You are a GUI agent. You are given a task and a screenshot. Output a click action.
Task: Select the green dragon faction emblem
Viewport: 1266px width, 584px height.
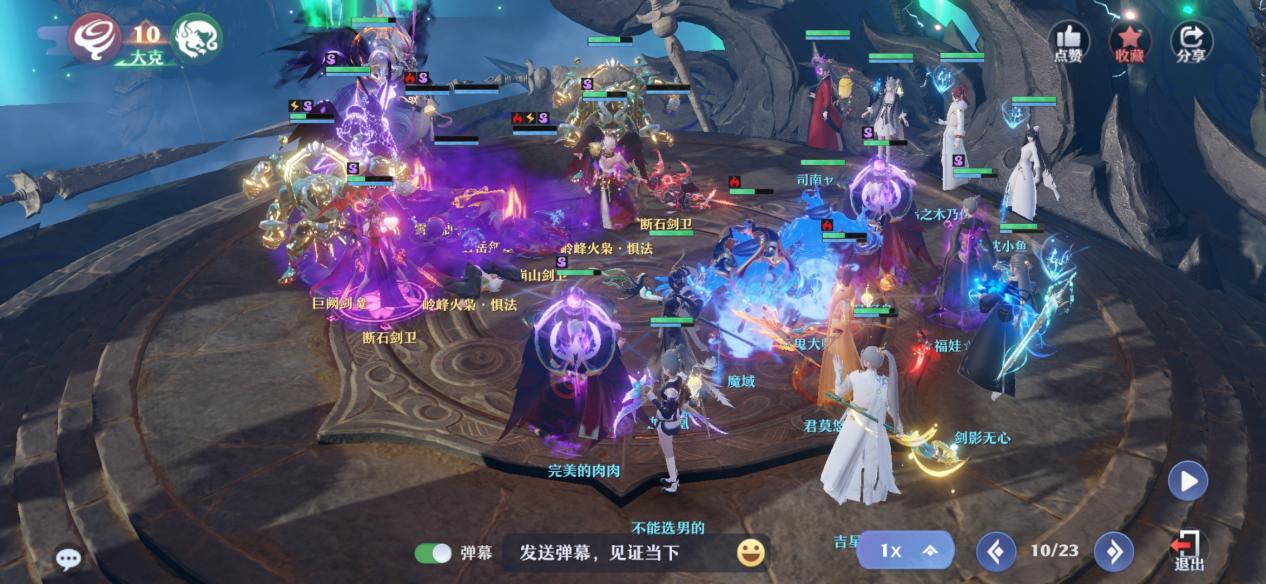pos(196,38)
